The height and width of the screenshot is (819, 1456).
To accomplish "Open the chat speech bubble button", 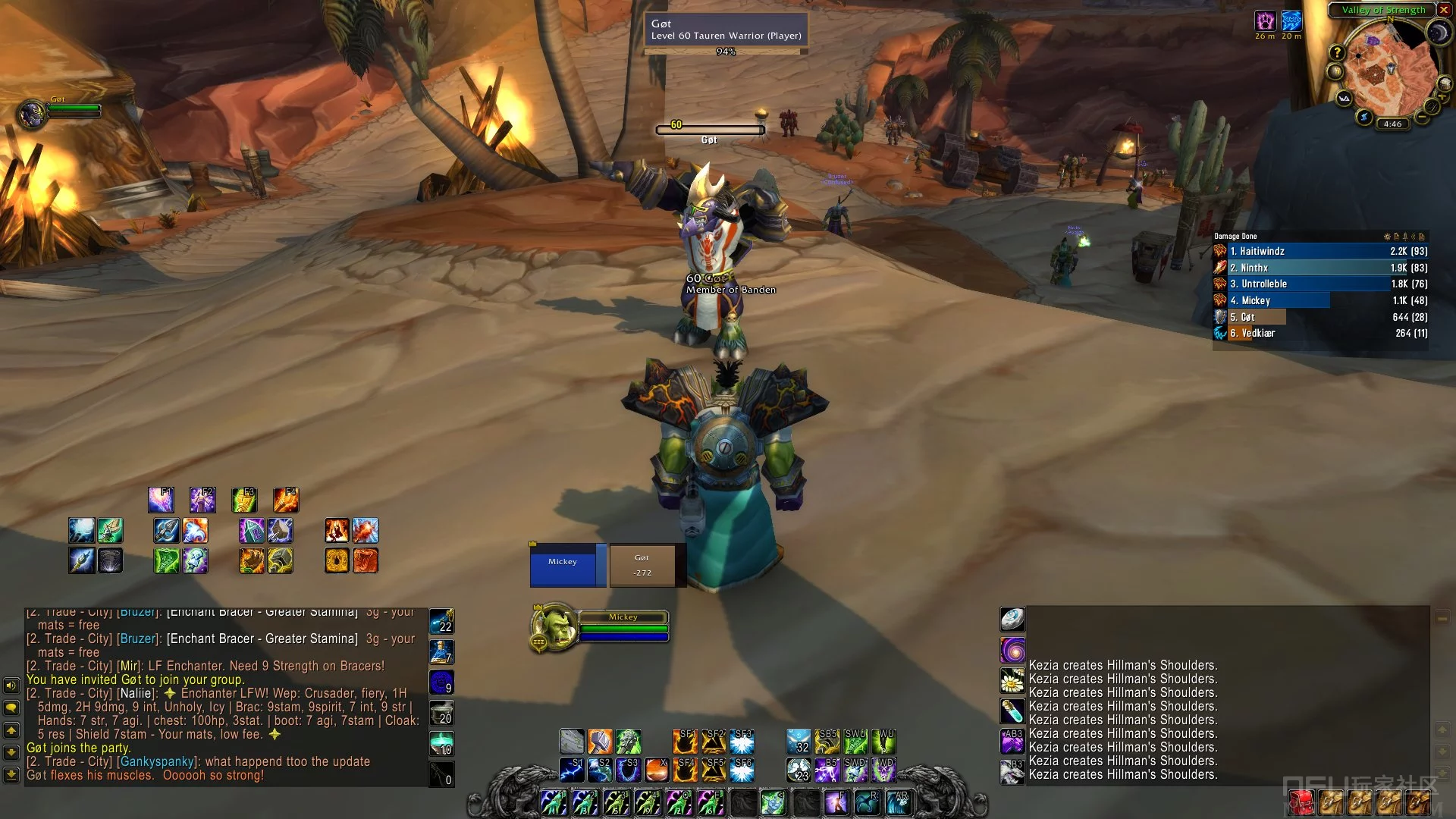I will [x=11, y=708].
